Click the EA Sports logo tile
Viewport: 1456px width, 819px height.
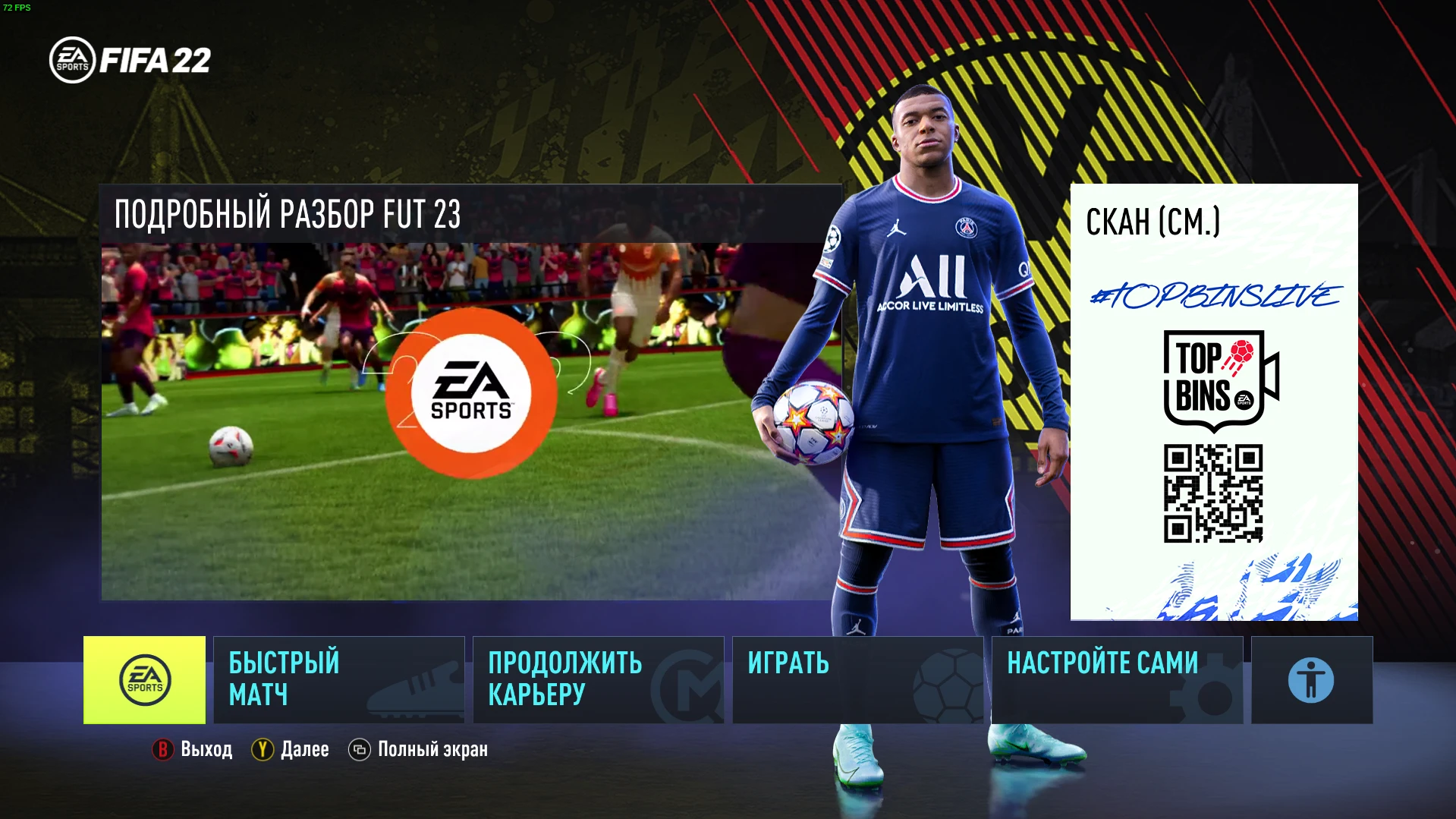coord(145,679)
